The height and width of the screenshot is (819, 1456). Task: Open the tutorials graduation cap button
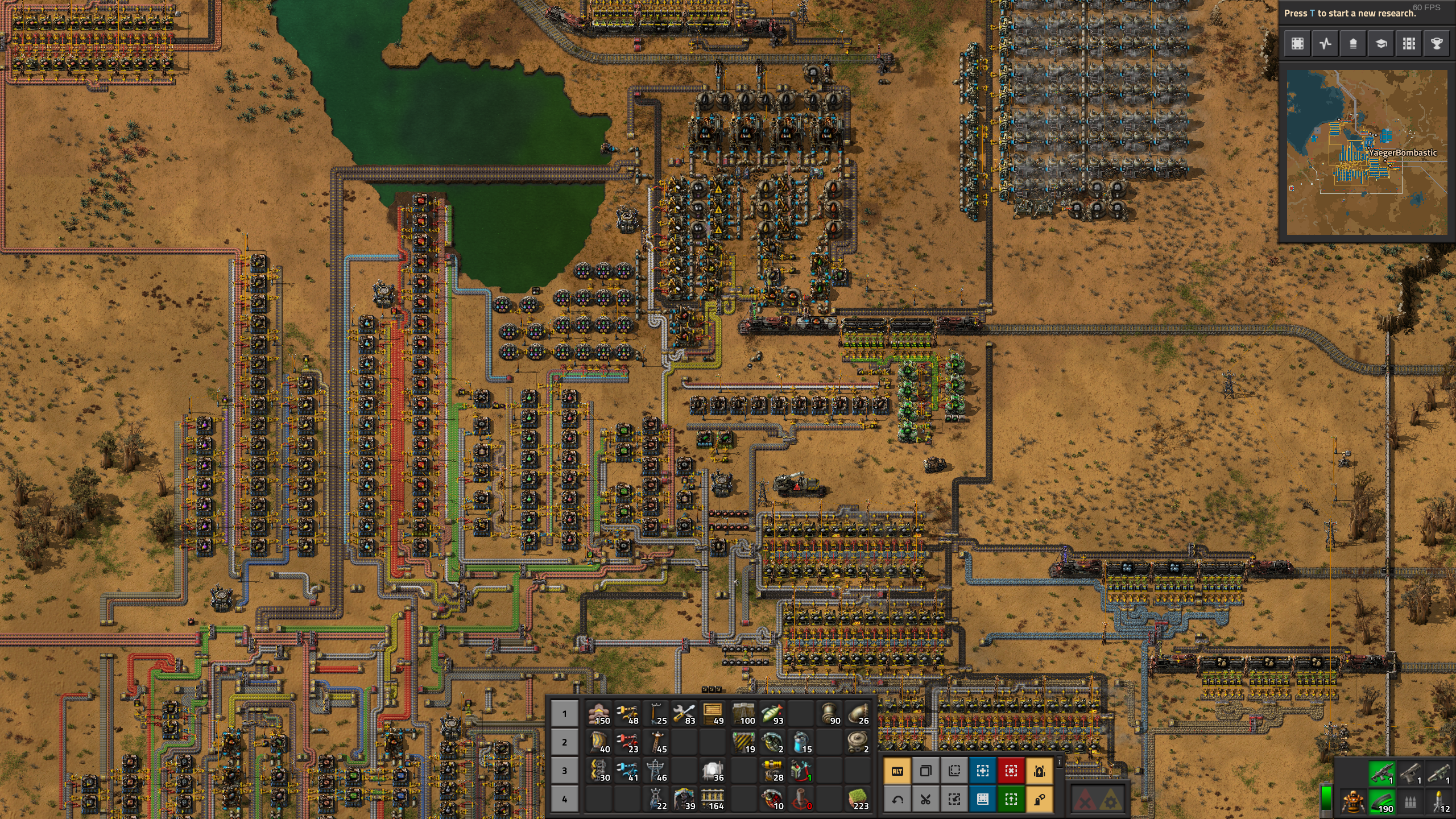[x=1381, y=44]
